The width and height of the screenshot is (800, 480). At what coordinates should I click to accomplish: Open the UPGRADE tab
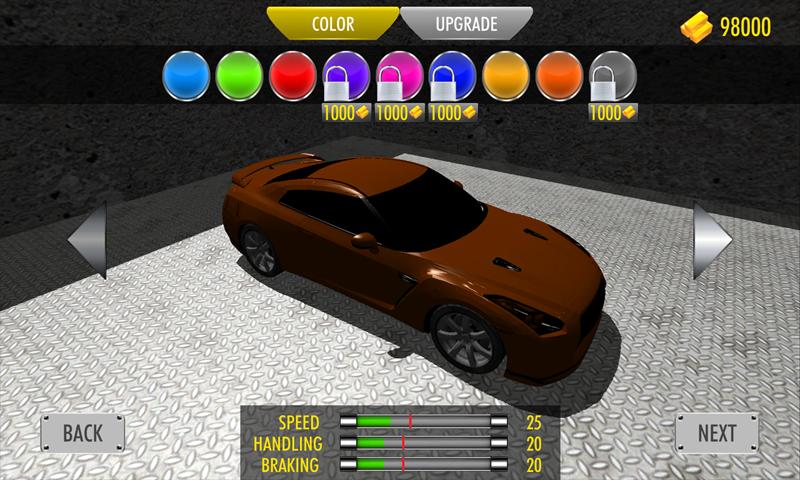click(466, 24)
